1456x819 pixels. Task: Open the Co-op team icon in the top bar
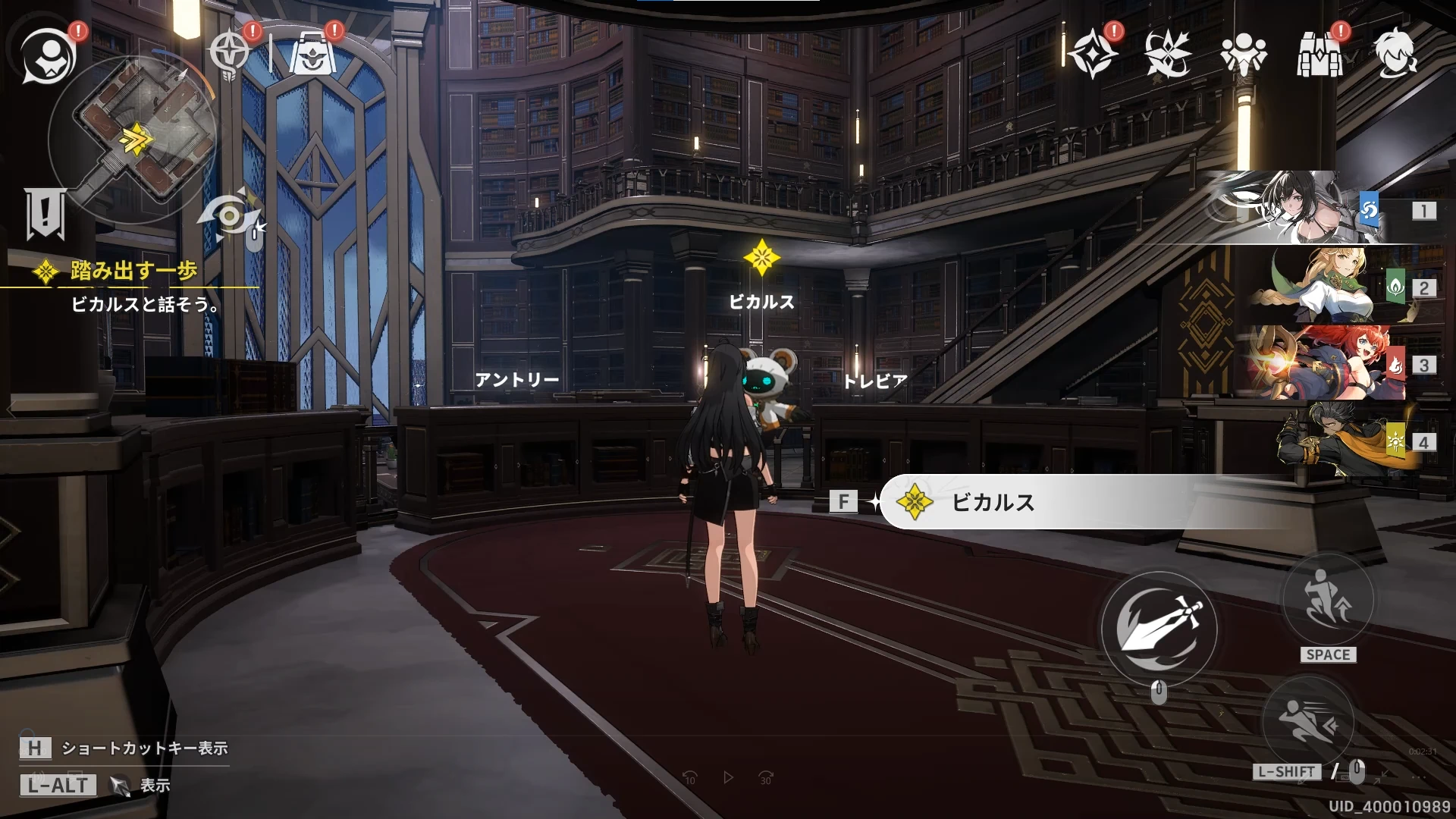[x=1244, y=53]
